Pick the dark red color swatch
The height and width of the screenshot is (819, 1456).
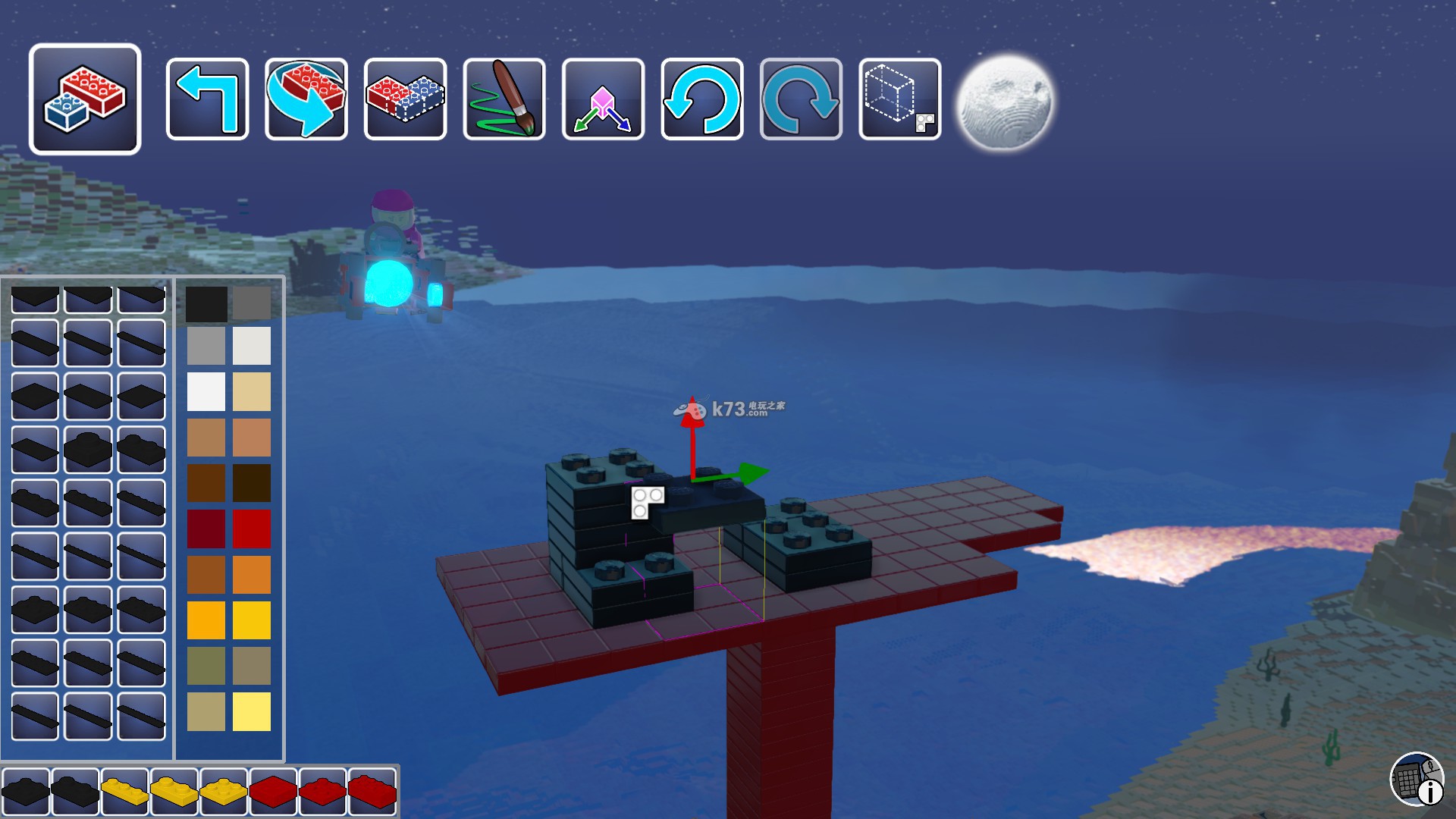pos(206,529)
